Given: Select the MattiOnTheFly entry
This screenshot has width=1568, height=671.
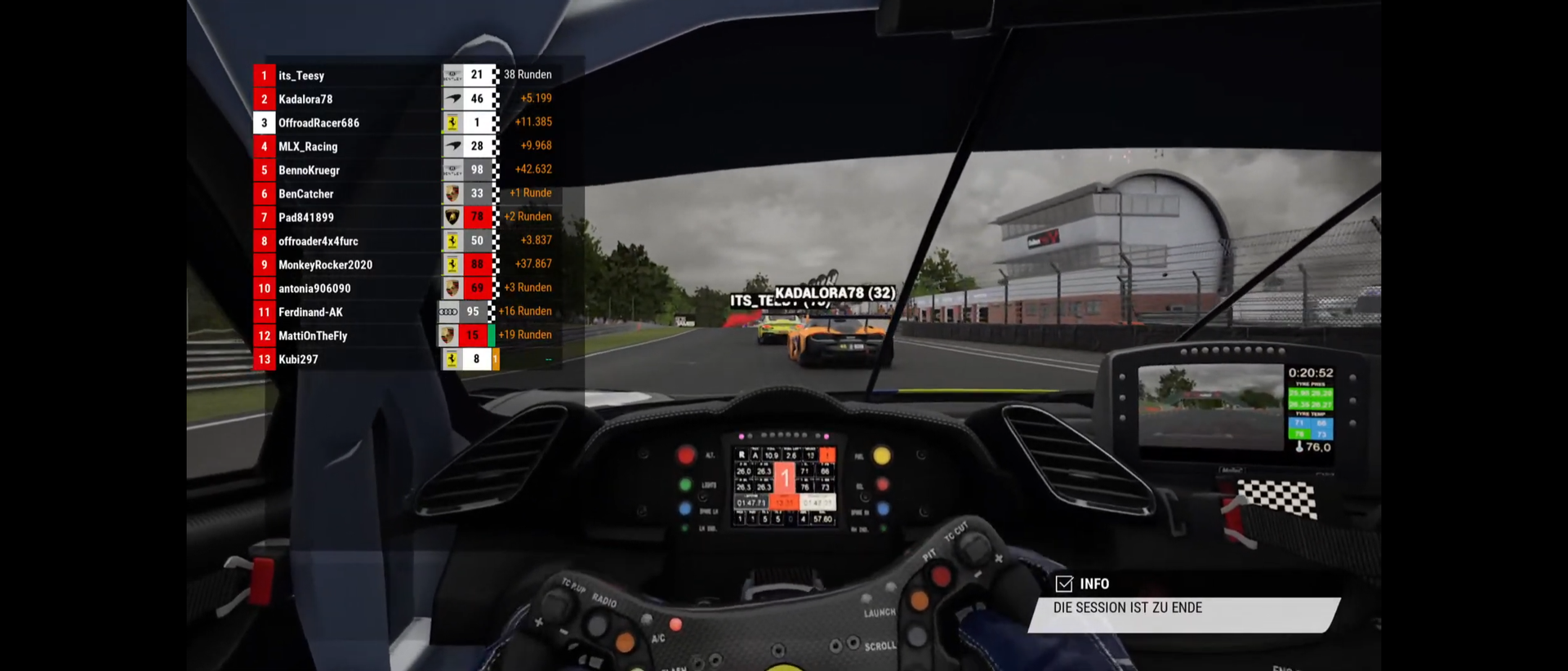Looking at the screenshot, I should click(x=313, y=336).
